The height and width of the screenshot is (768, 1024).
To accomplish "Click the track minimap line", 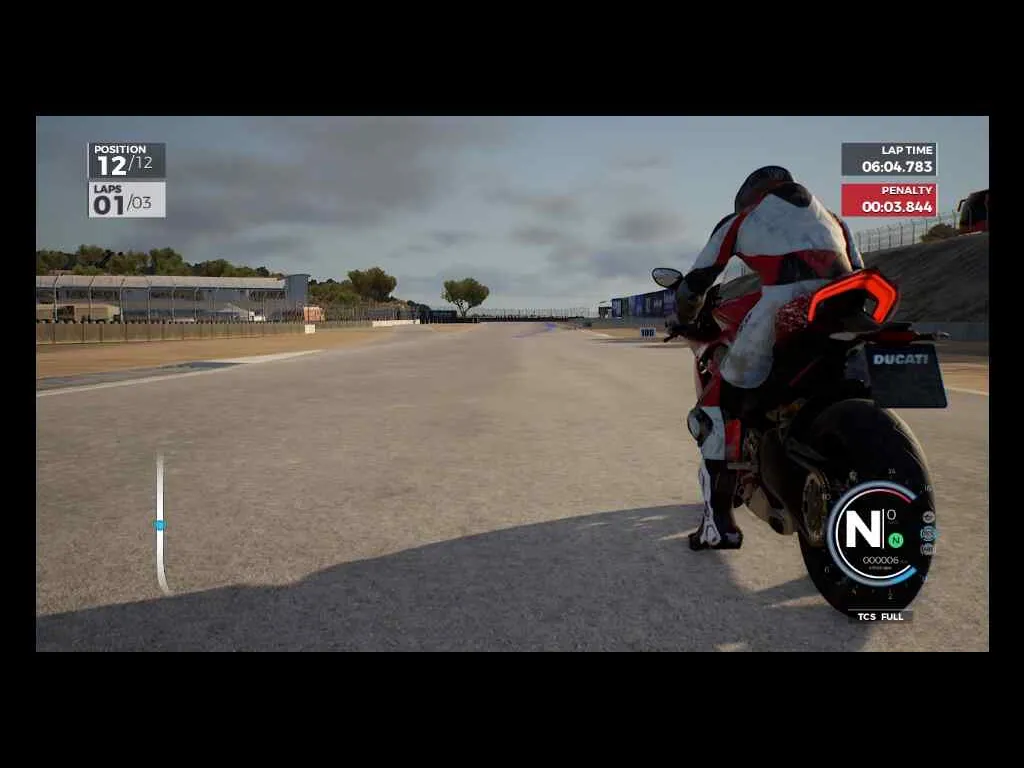I will pos(159,560).
